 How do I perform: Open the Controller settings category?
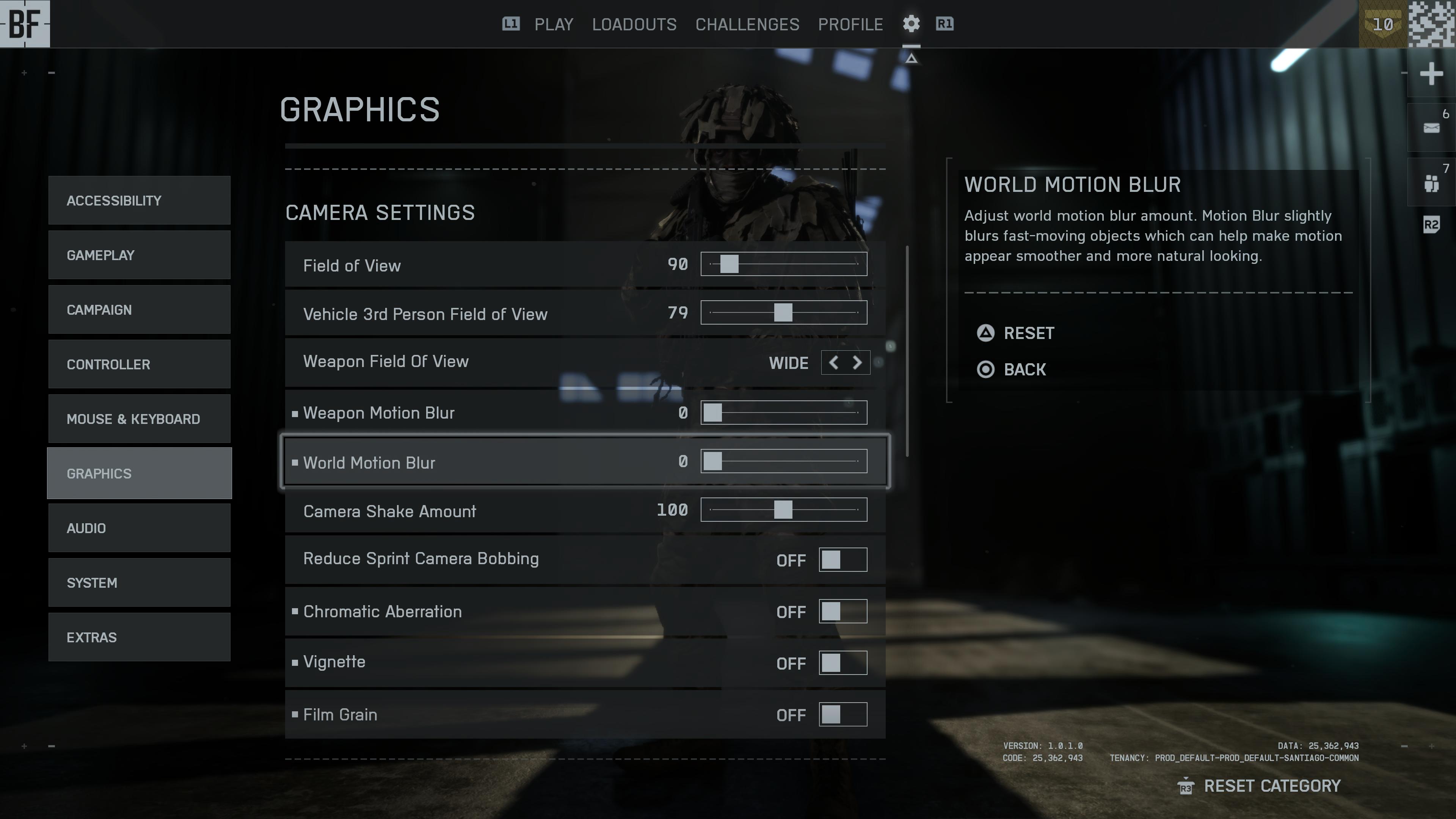pos(139,364)
